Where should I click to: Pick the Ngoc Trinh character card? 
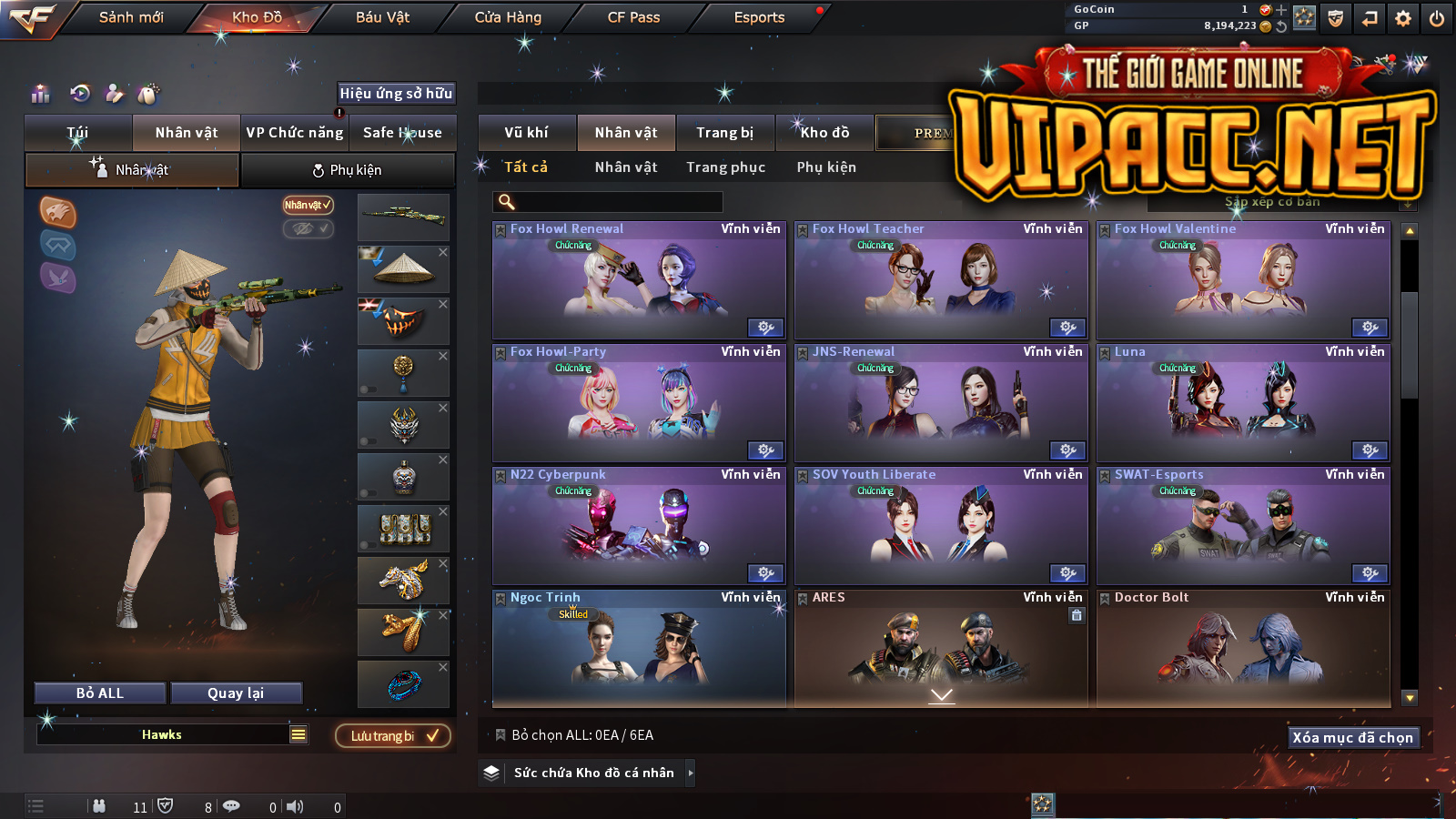tap(638, 648)
